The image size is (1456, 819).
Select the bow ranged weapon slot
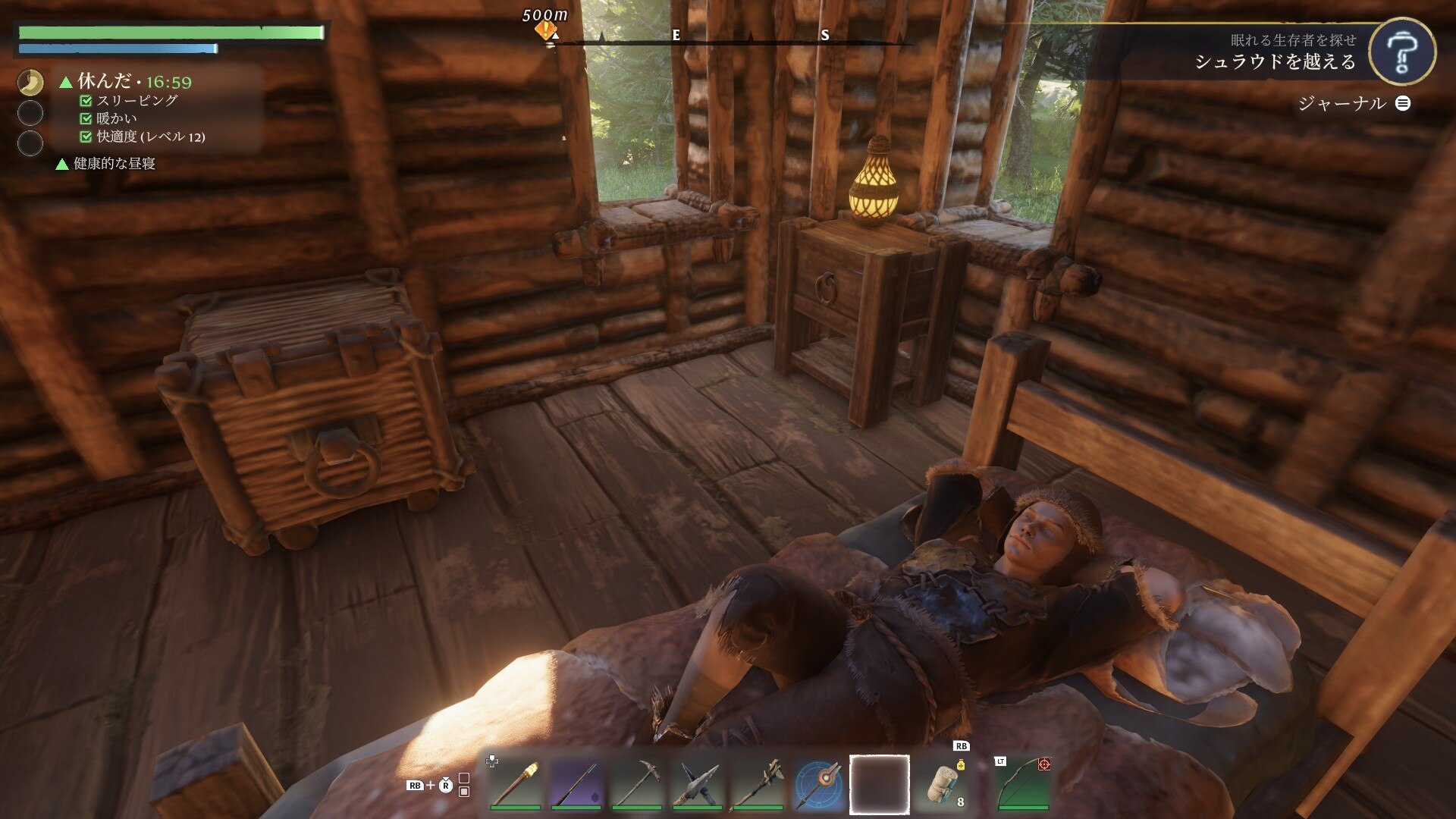(x=1023, y=784)
